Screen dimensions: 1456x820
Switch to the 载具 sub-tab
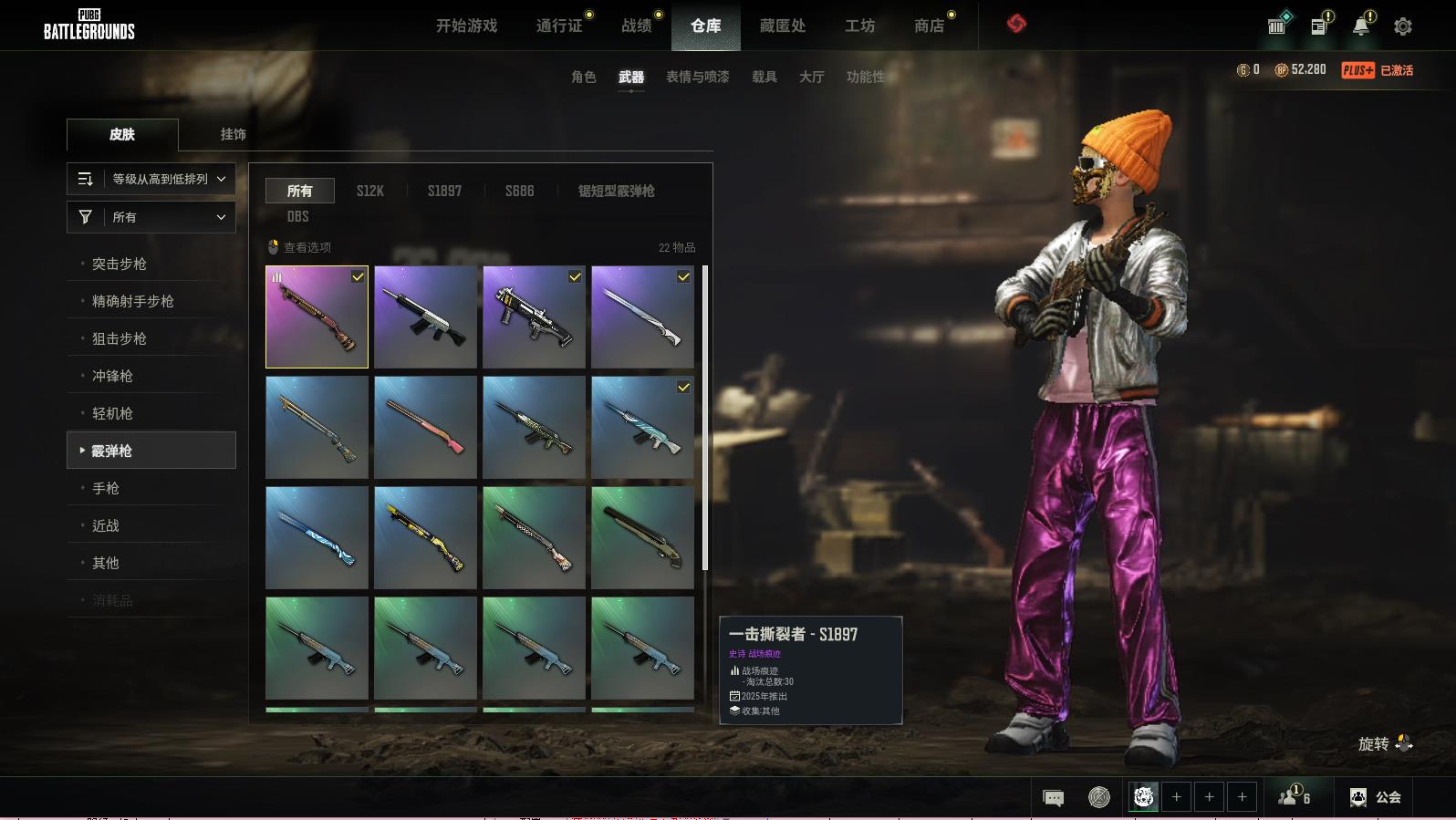tap(764, 77)
